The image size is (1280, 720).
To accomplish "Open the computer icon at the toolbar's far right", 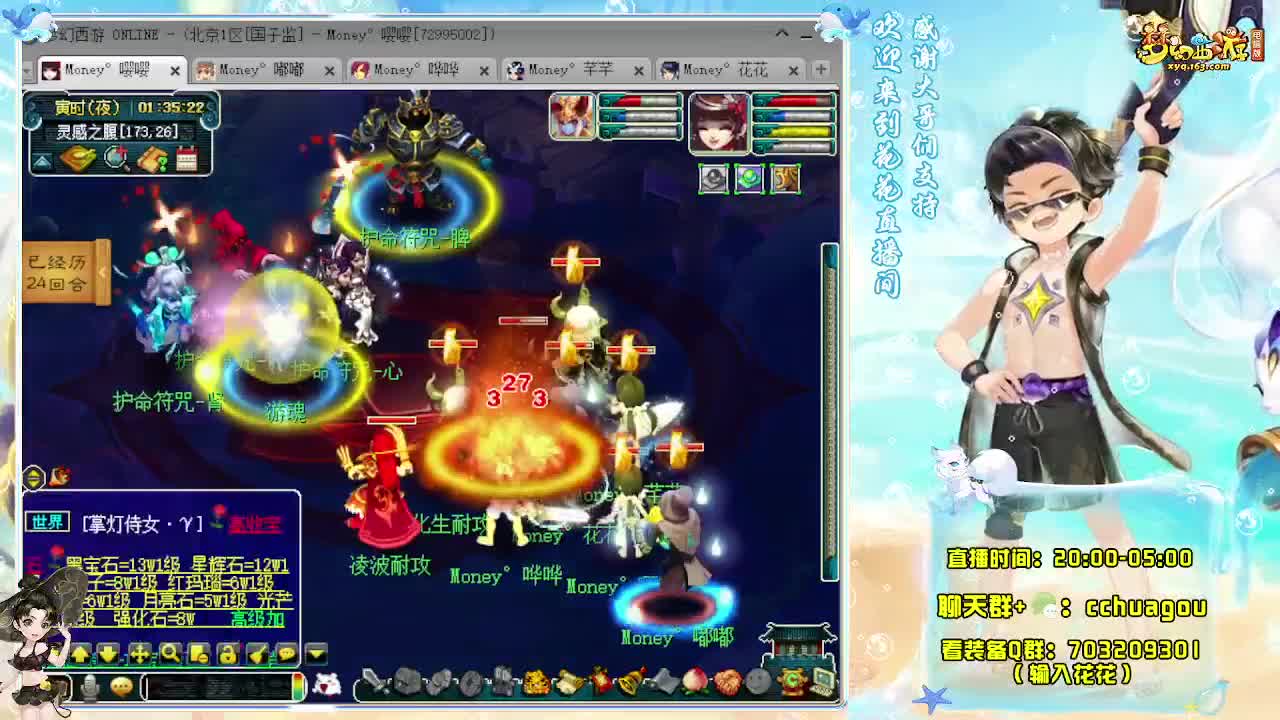I will coord(822,682).
